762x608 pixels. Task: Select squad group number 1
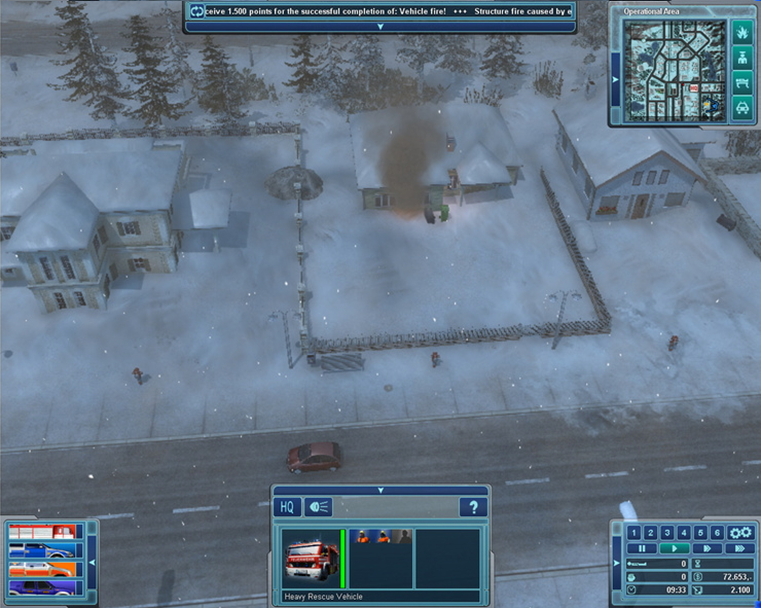point(635,532)
